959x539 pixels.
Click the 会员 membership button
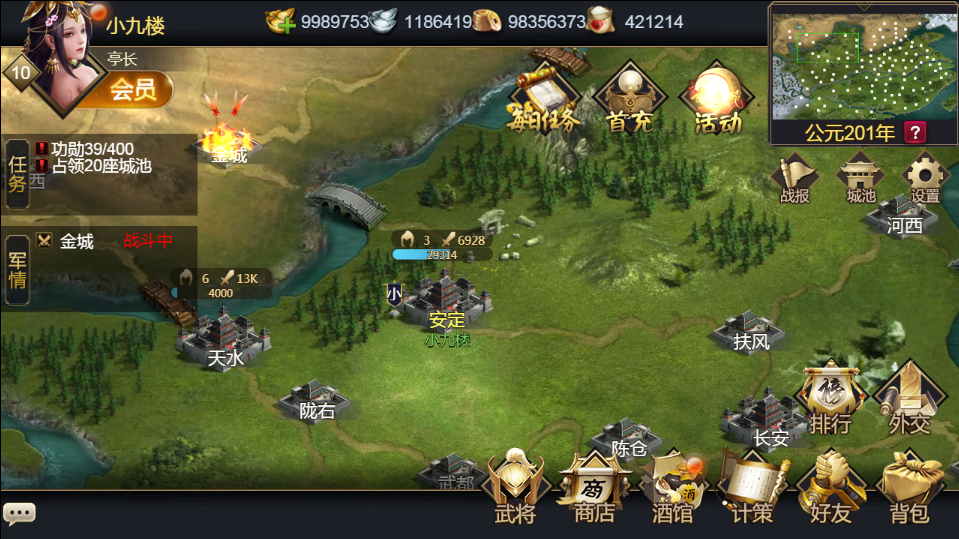pyautogui.click(x=133, y=90)
